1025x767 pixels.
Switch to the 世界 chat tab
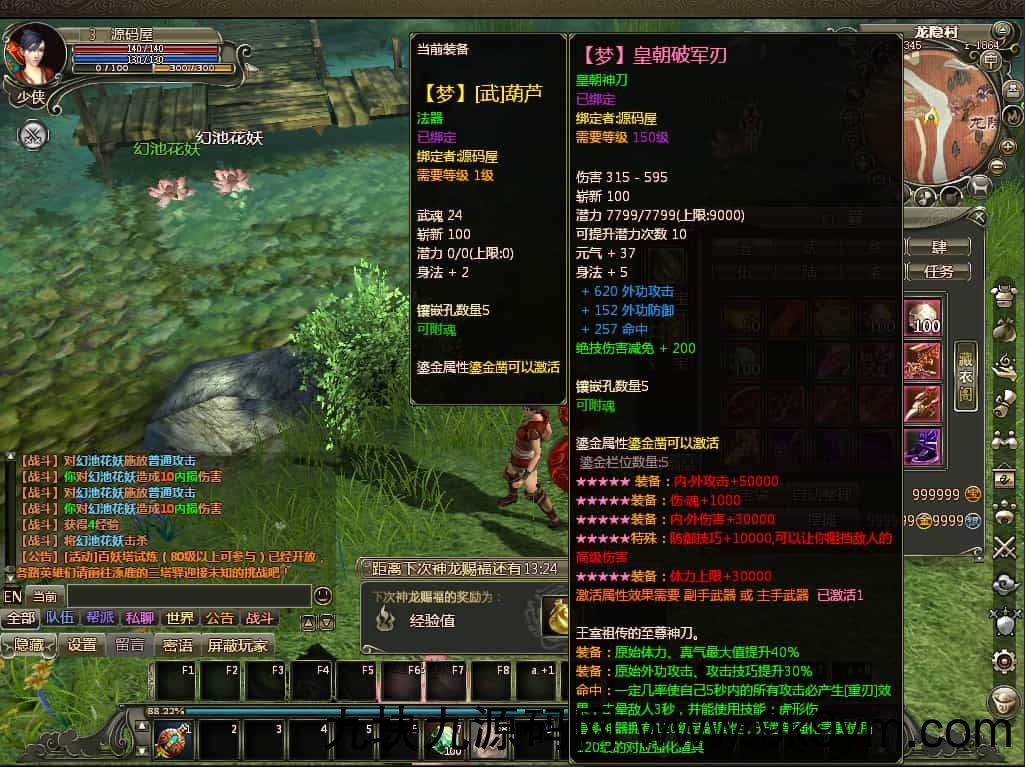click(180, 619)
